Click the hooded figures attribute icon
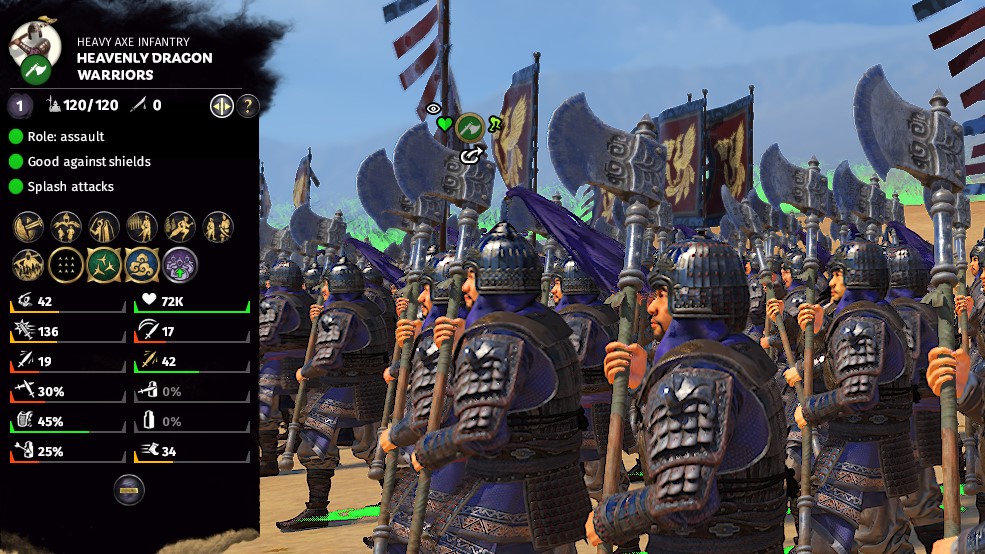 click(x=104, y=227)
